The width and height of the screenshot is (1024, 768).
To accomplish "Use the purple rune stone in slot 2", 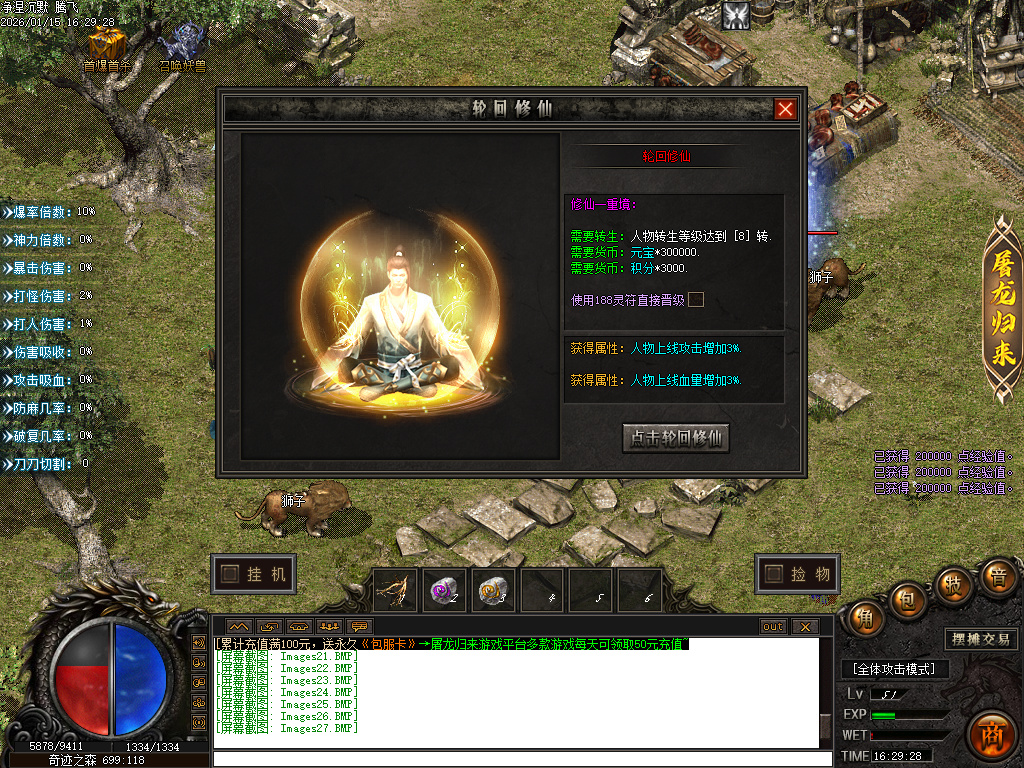I will 445,591.
